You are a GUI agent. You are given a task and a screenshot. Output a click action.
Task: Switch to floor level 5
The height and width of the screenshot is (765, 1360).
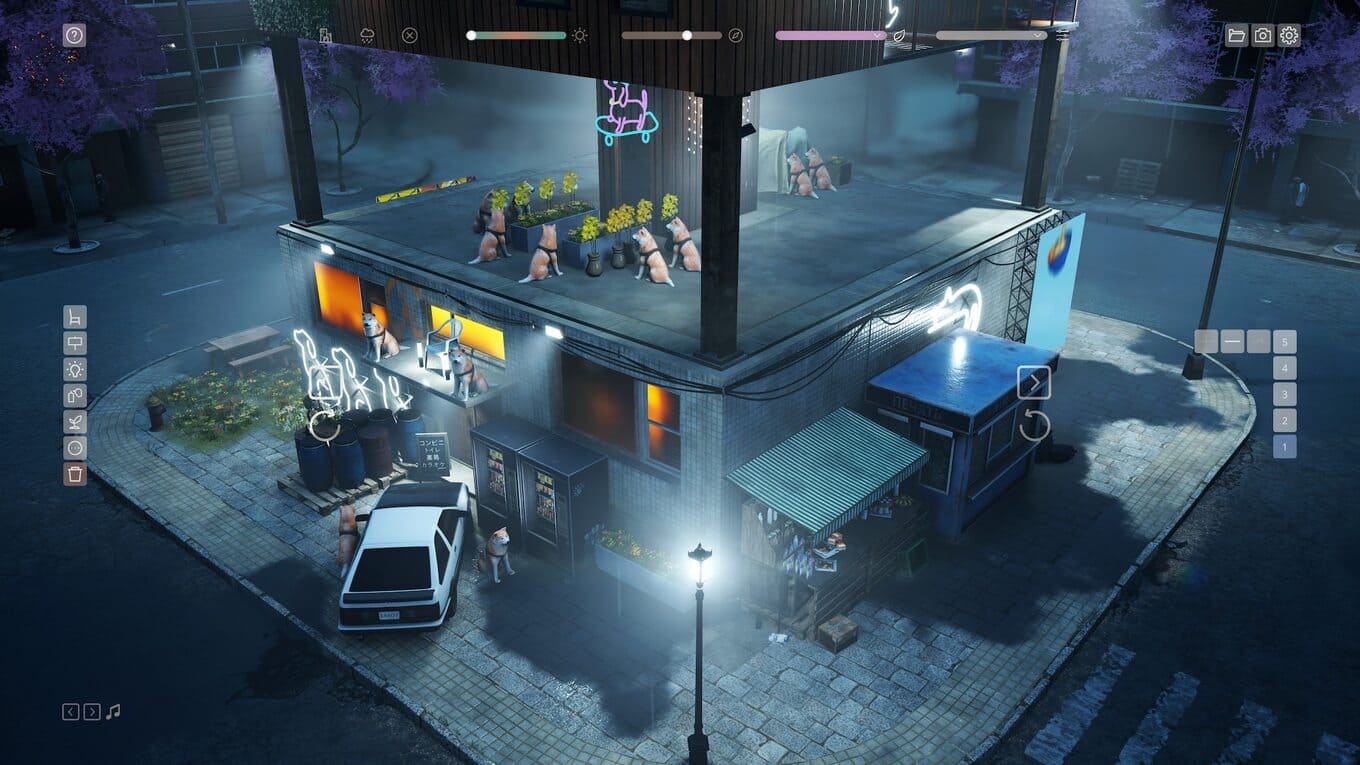pos(1285,342)
